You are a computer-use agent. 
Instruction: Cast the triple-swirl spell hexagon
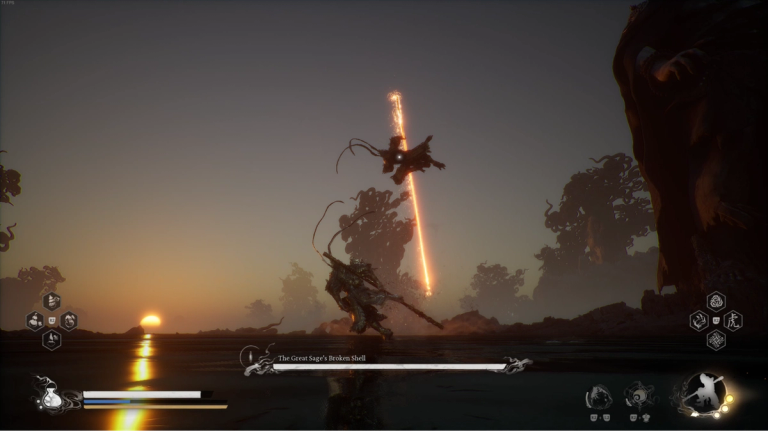pos(716,301)
